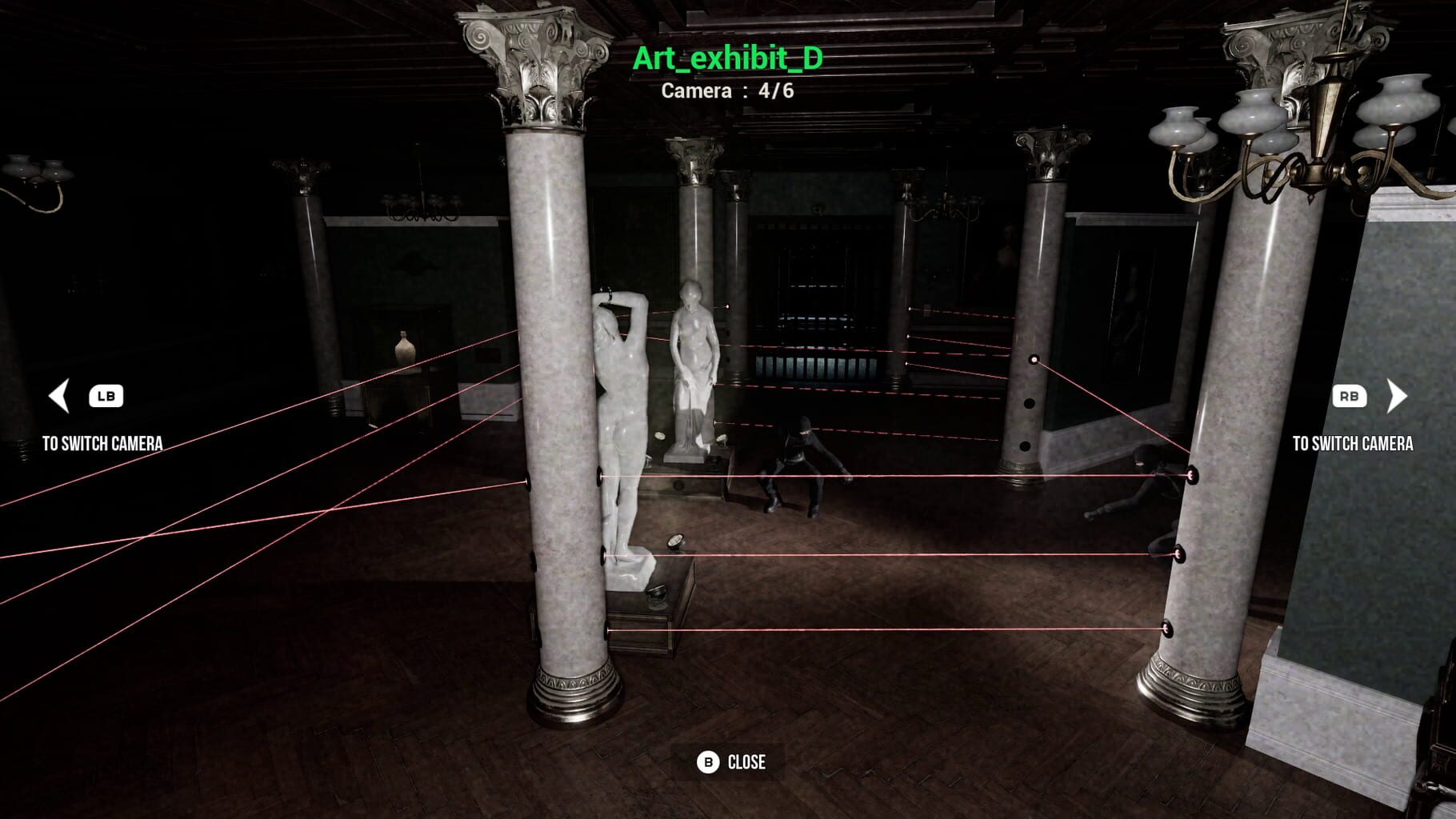
Task: Click TO SWITCH CAMERA label on the left
Action: click(x=105, y=439)
